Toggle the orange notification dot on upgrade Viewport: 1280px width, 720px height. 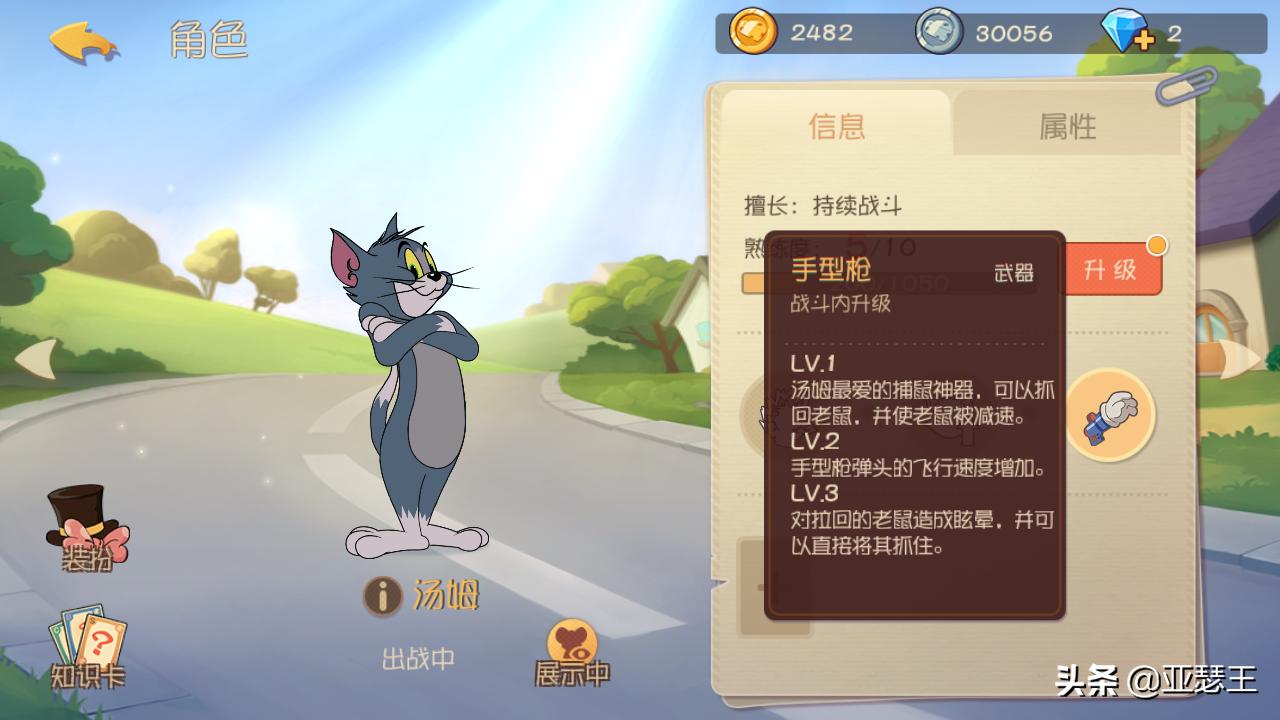click(x=1157, y=243)
